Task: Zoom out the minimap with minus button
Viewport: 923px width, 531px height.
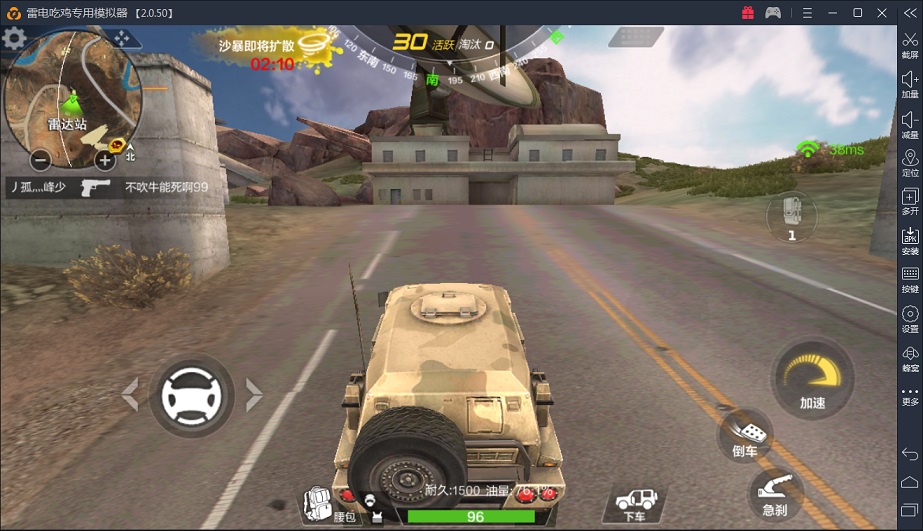Action: 40,160
